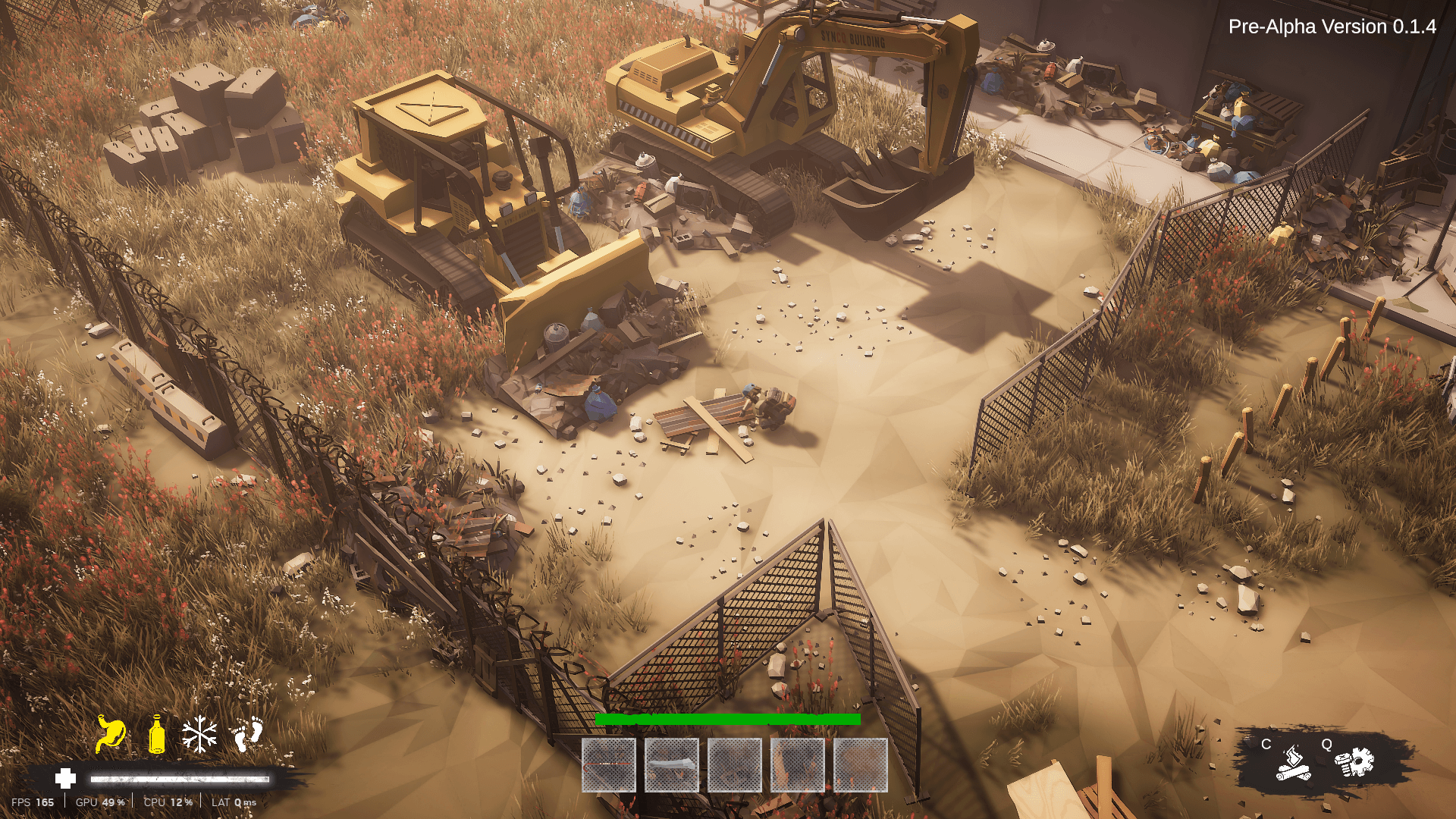Click the footprints status icon
1456x819 pixels.
[247, 734]
